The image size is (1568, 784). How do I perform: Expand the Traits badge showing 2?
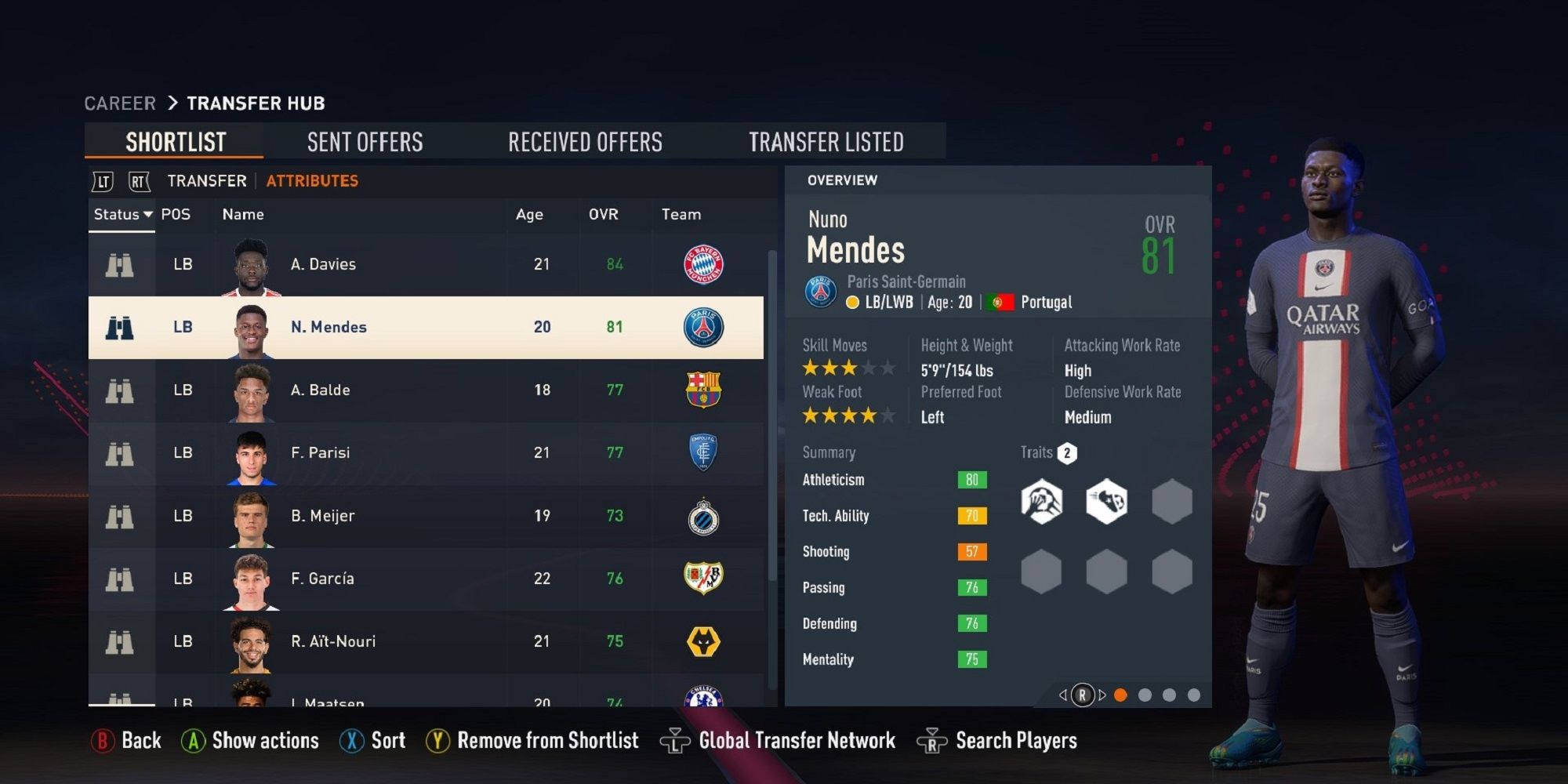(x=1067, y=452)
